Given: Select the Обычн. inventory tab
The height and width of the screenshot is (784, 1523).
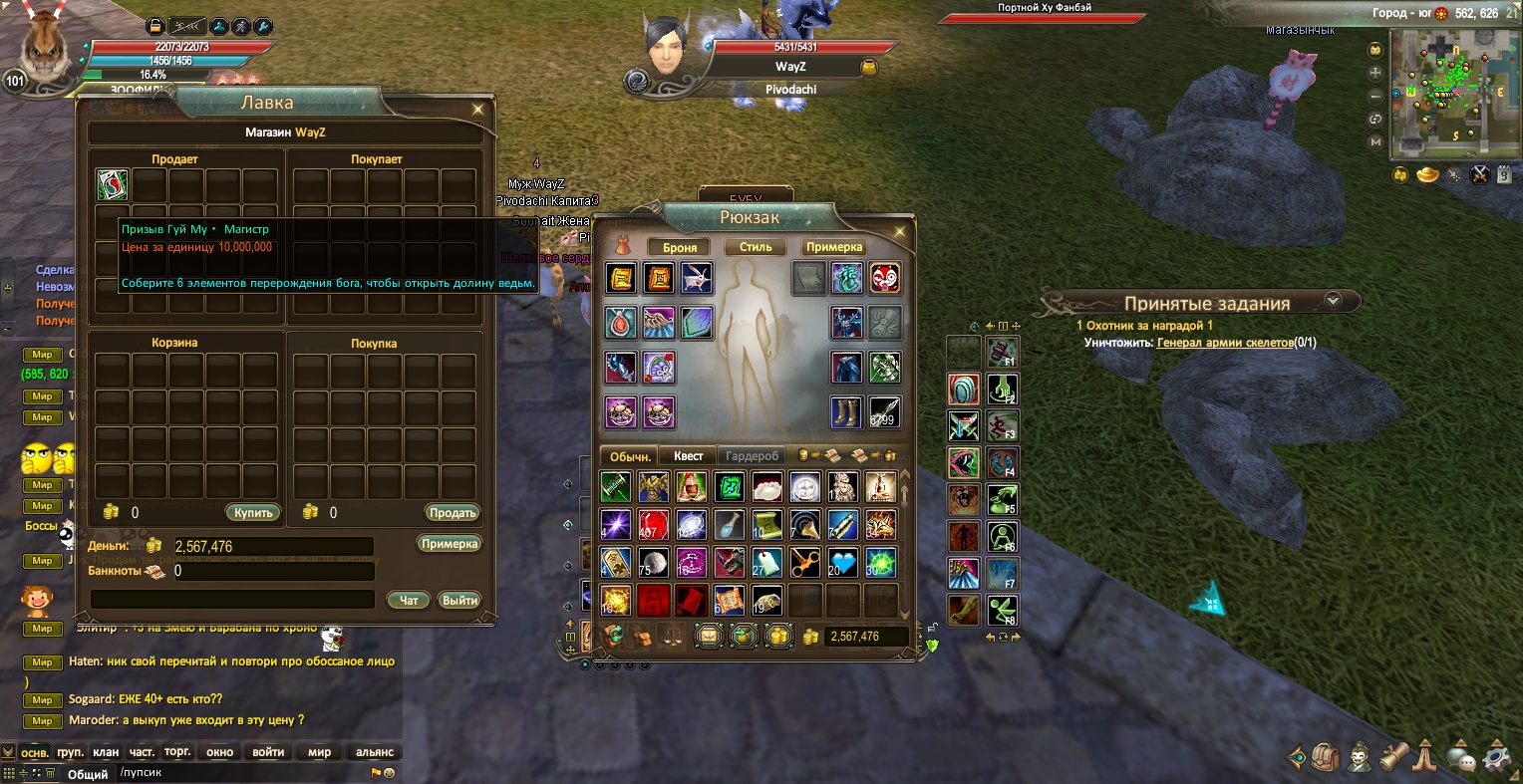Looking at the screenshot, I should (630, 456).
